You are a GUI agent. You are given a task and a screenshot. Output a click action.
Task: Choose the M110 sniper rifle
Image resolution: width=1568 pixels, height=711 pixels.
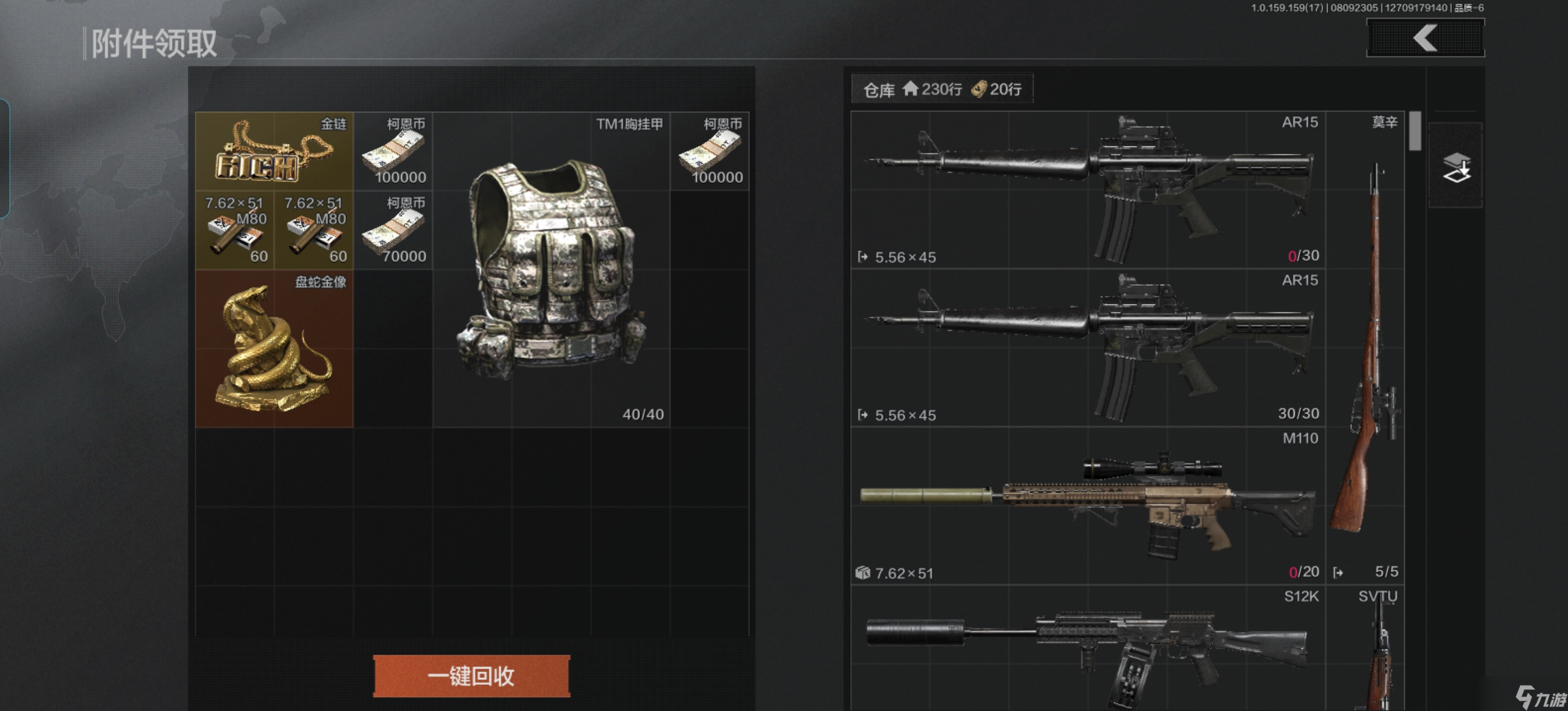pyautogui.click(x=1088, y=506)
